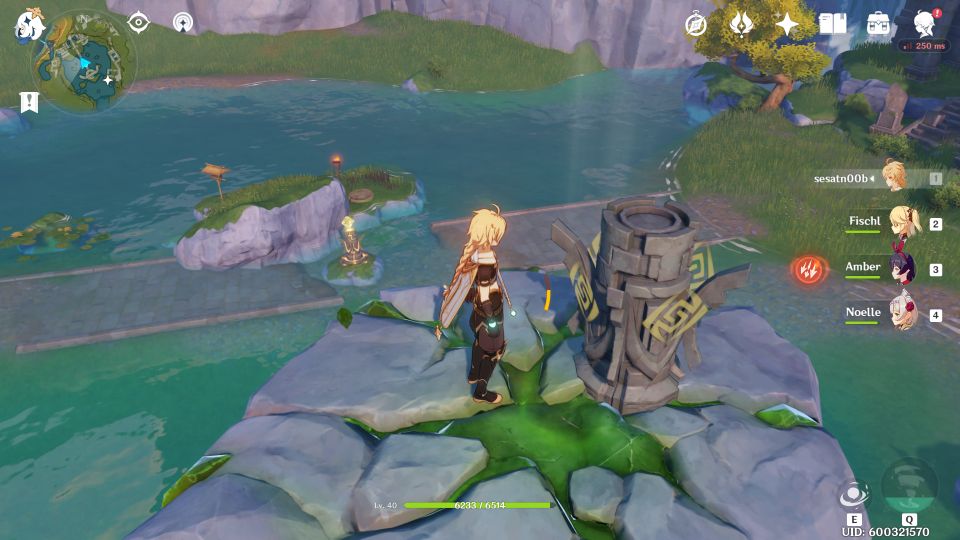960x540 pixels.
Task: Switch to party member Amber
Action: [x=903, y=268]
